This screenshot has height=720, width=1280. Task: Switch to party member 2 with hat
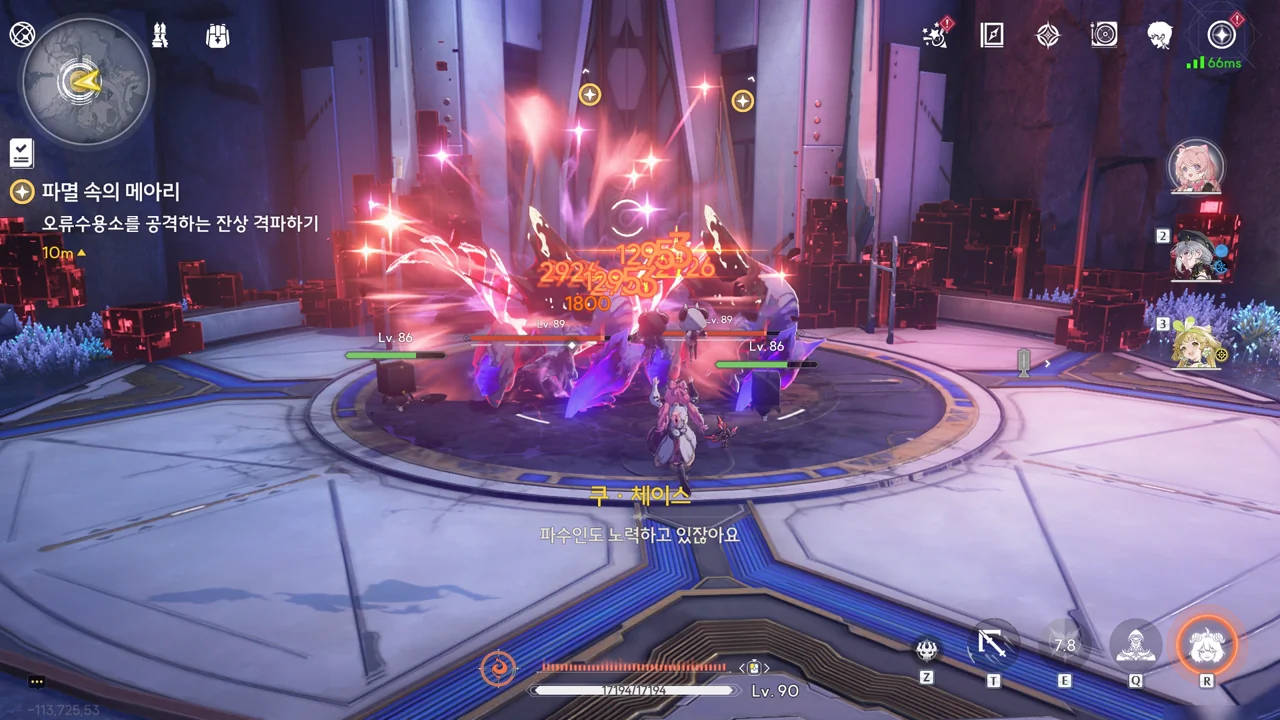(x=1203, y=254)
